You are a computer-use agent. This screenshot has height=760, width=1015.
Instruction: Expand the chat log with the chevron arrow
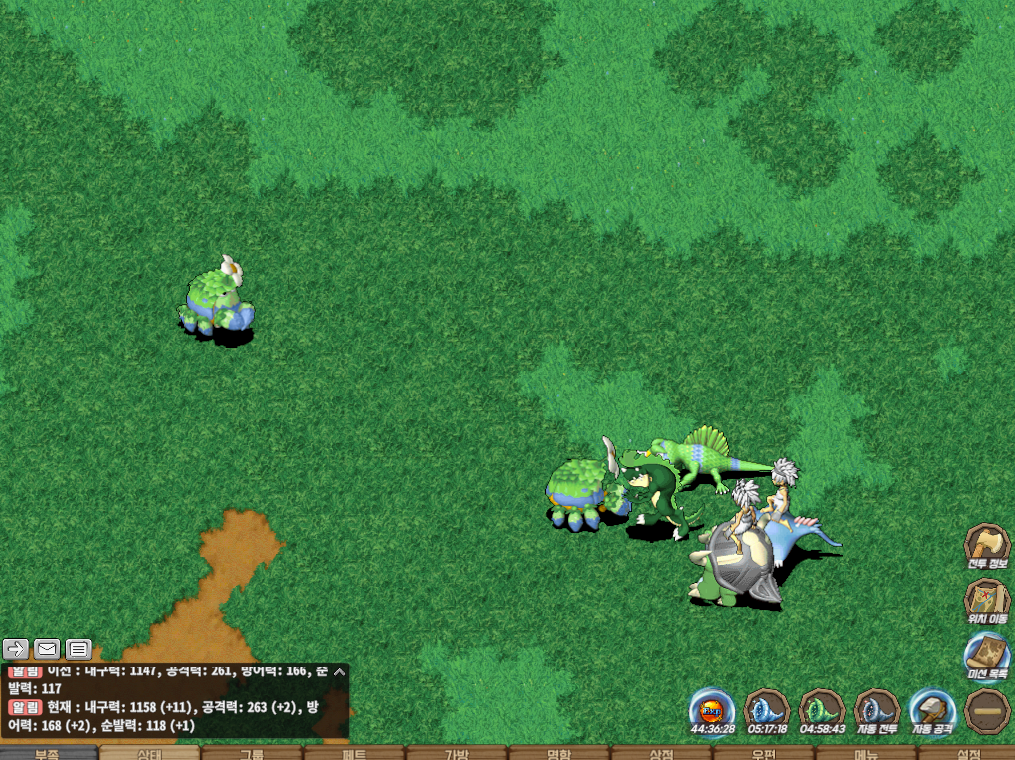[339, 672]
